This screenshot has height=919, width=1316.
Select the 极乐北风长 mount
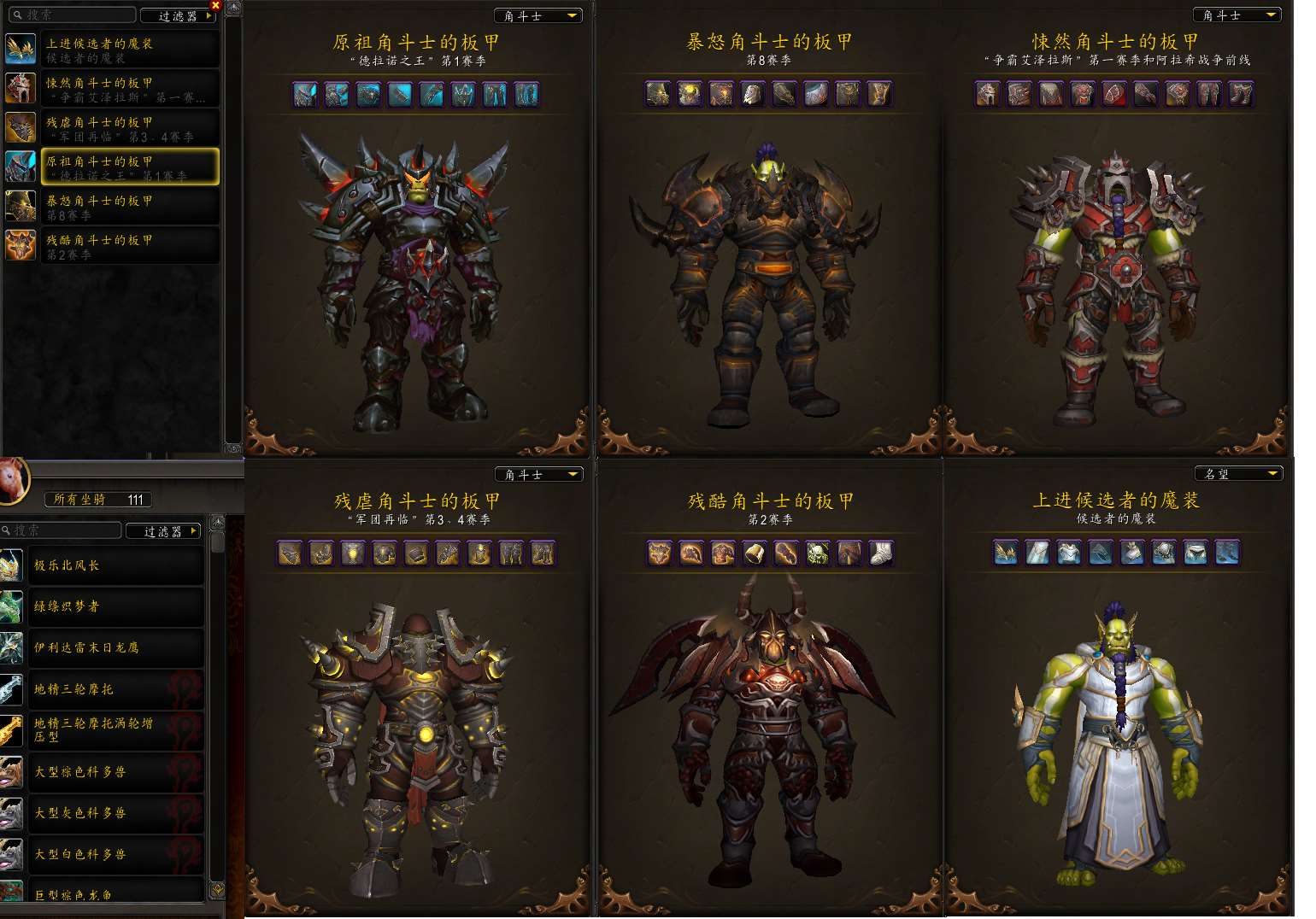(115, 565)
